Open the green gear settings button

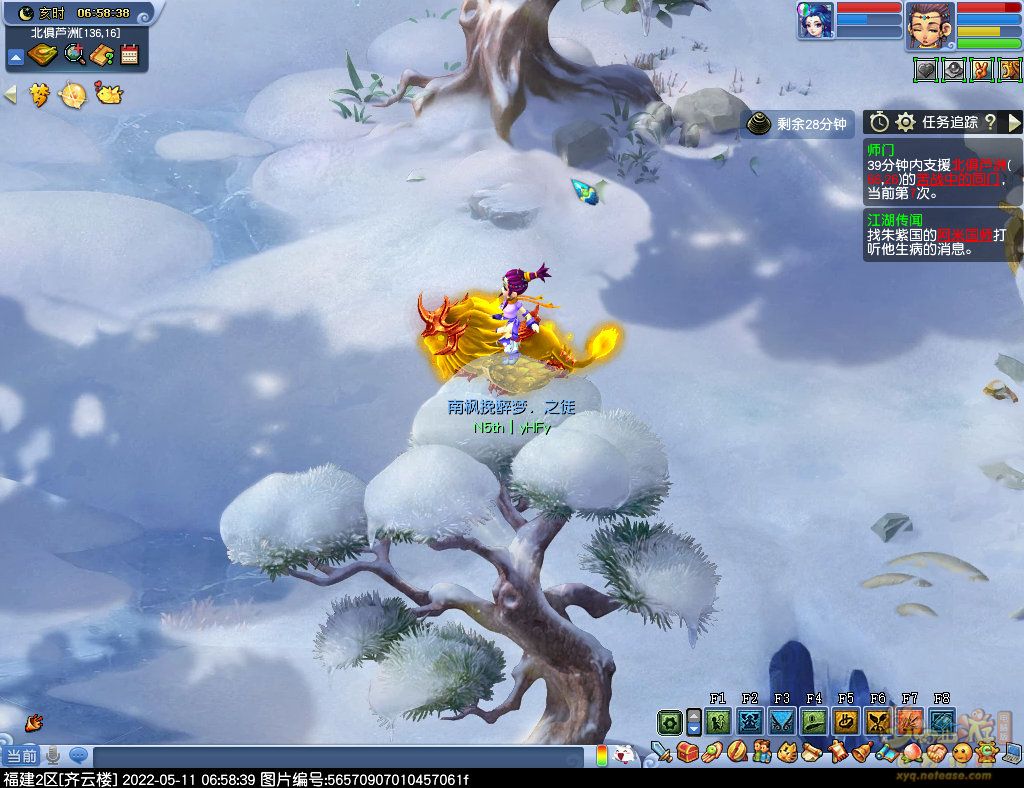tap(669, 722)
